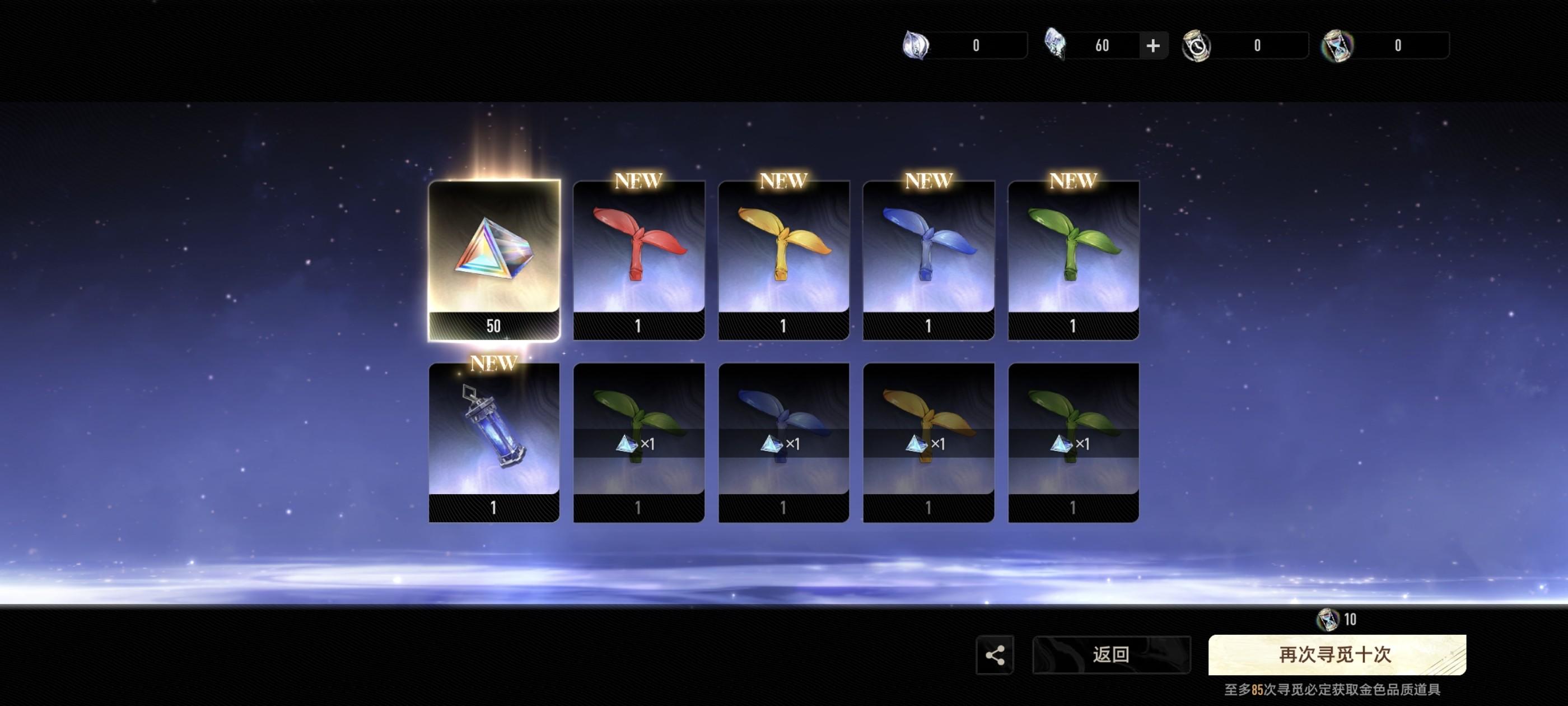Open the share icon button
This screenshot has width=1568, height=706.
tap(995, 655)
